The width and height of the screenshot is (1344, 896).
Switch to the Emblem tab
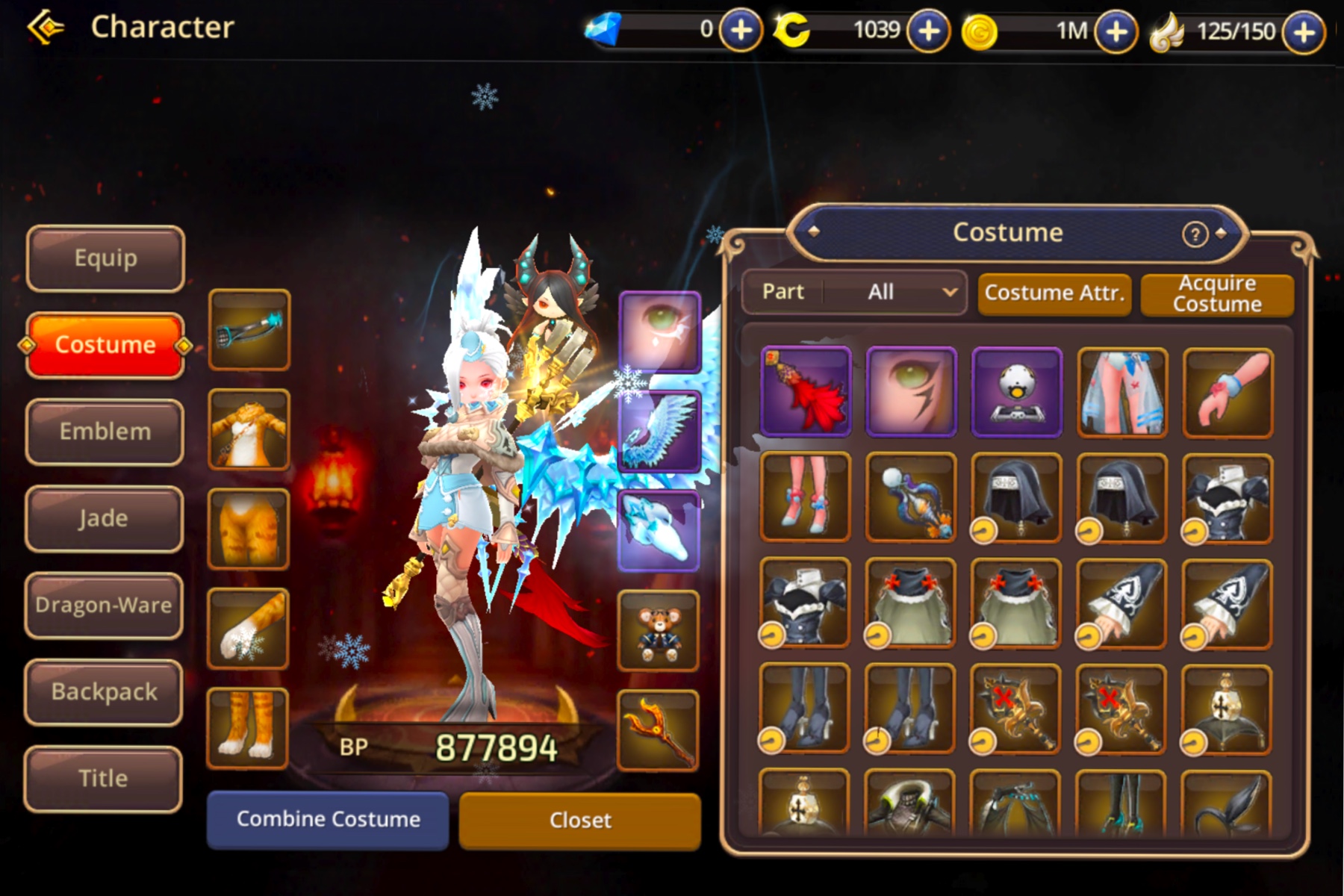(x=105, y=432)
